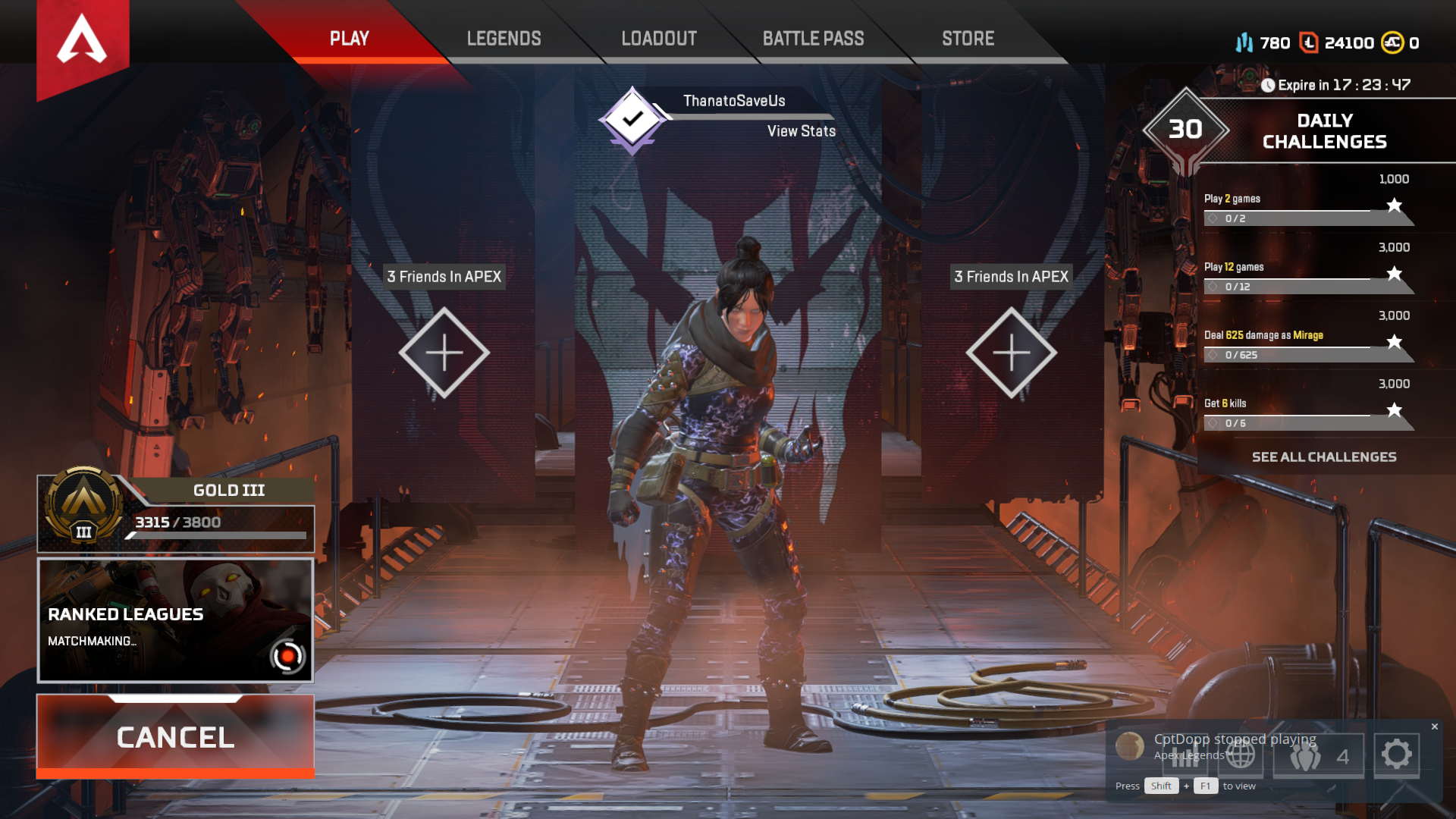
Task: Open the settings gear menu
Action: 1396,755
